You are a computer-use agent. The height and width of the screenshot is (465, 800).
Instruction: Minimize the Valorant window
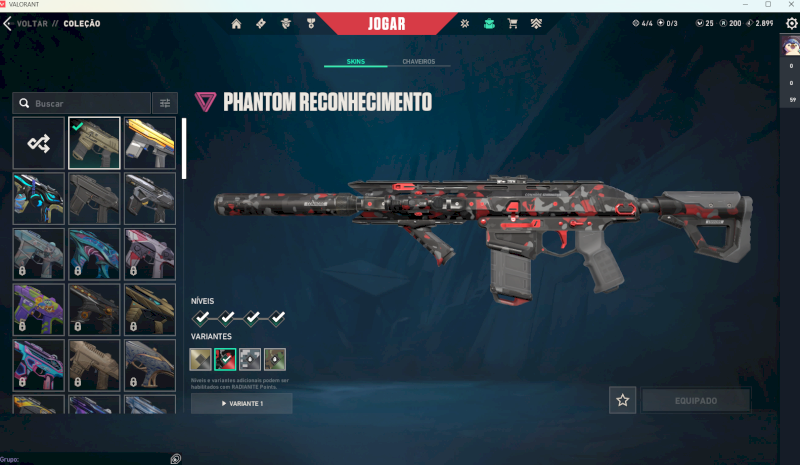(x=743, y=4)
